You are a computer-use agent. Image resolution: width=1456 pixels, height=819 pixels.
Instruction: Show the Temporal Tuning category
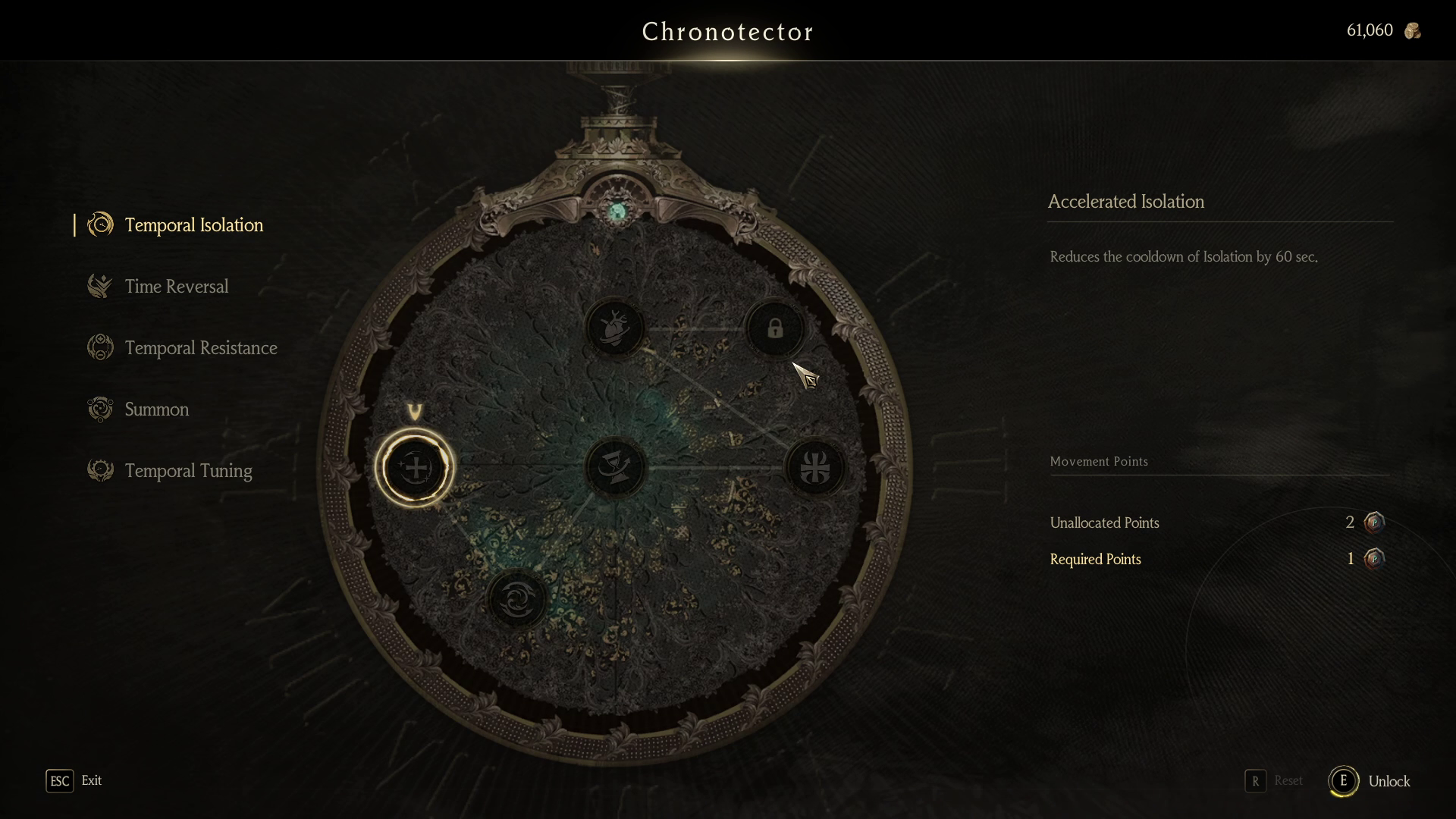click(x=188, y=471)
